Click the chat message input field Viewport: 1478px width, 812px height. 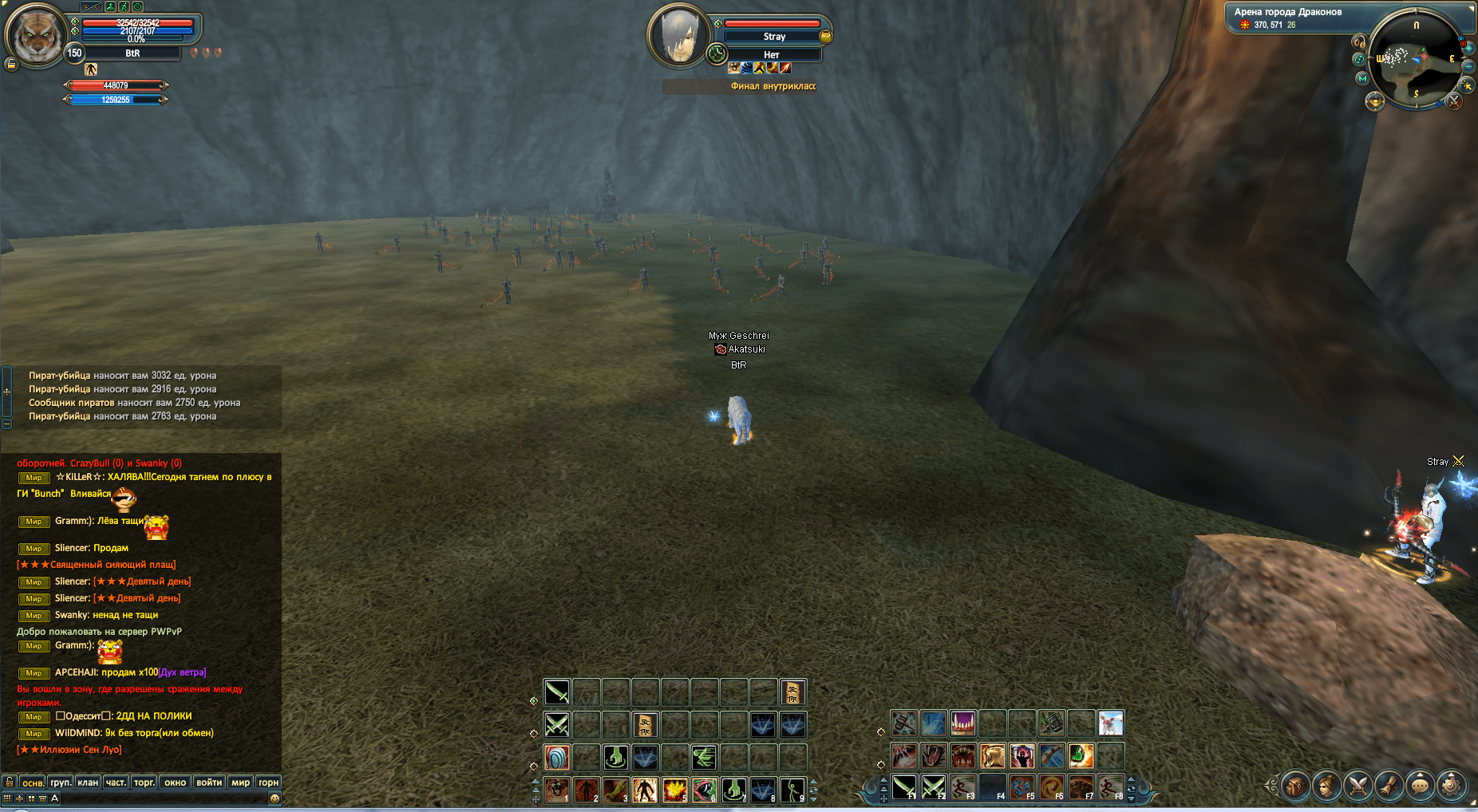(x=160, y=798)
